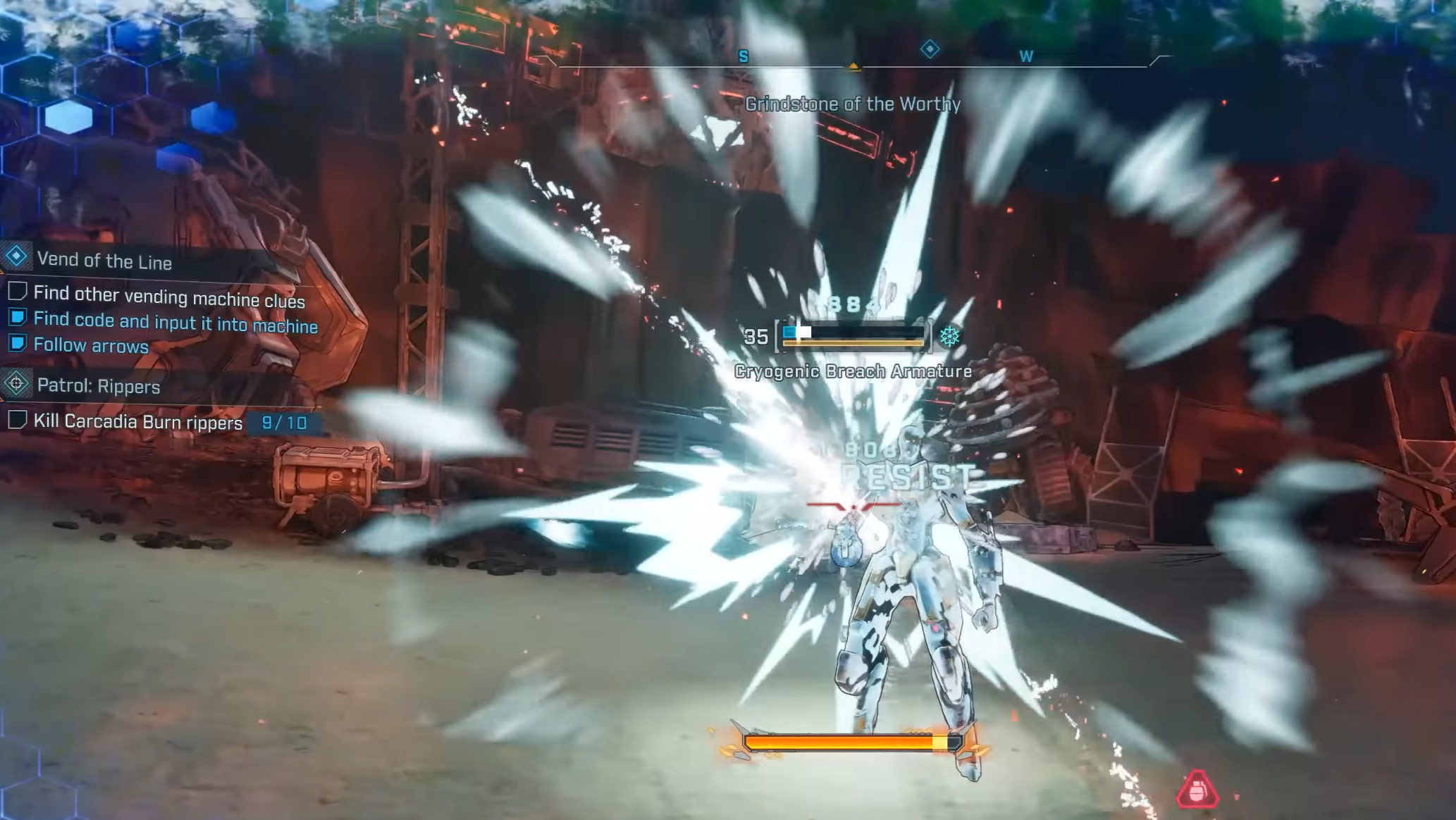Select the Find code and input it objective
The height and width of the screenshot is (820, 1456).
click(x=175, y=322)
